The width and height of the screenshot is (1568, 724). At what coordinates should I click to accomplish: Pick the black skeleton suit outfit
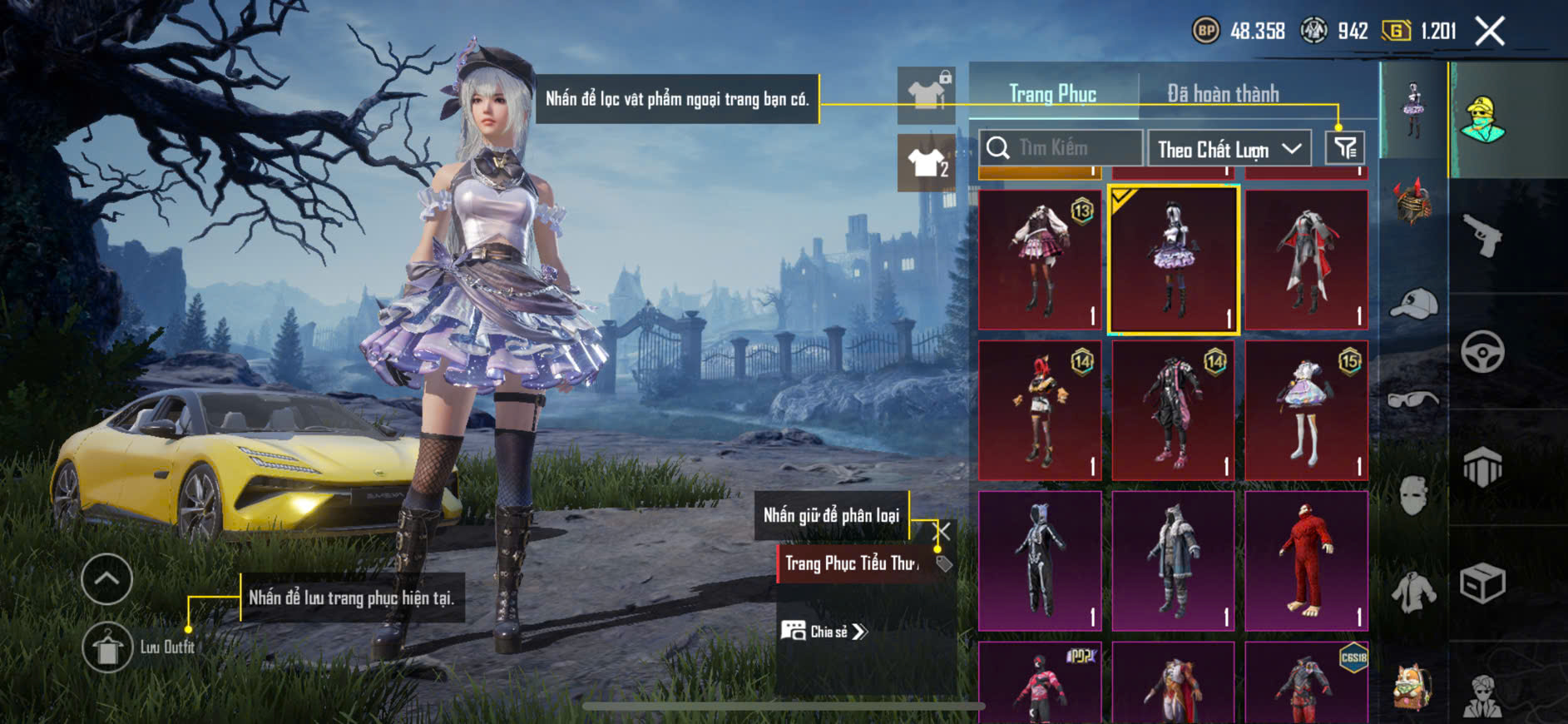(1040, 560)
